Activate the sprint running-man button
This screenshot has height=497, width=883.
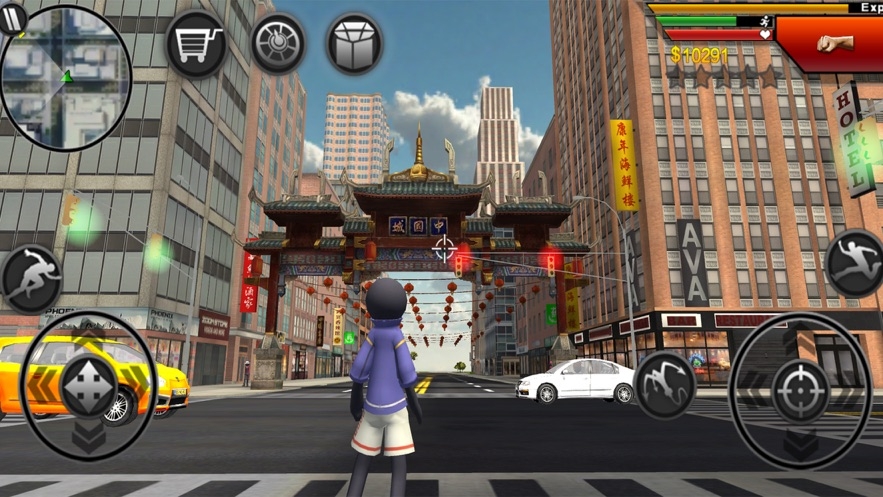point(31,277)
